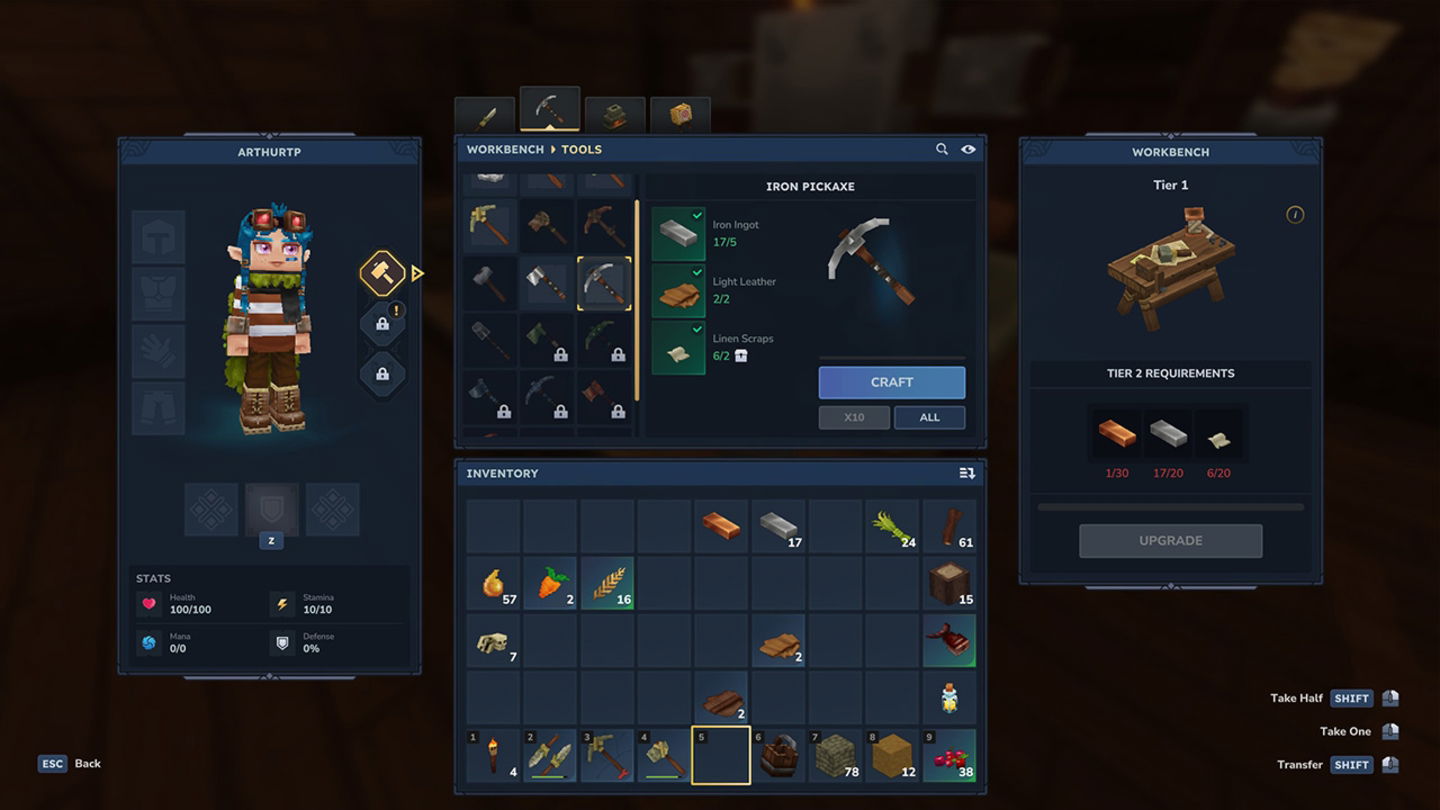Viewport: 1440px width, 810px height.
Task: Switch to the sword weapons tab
Action: click(485, 117)
